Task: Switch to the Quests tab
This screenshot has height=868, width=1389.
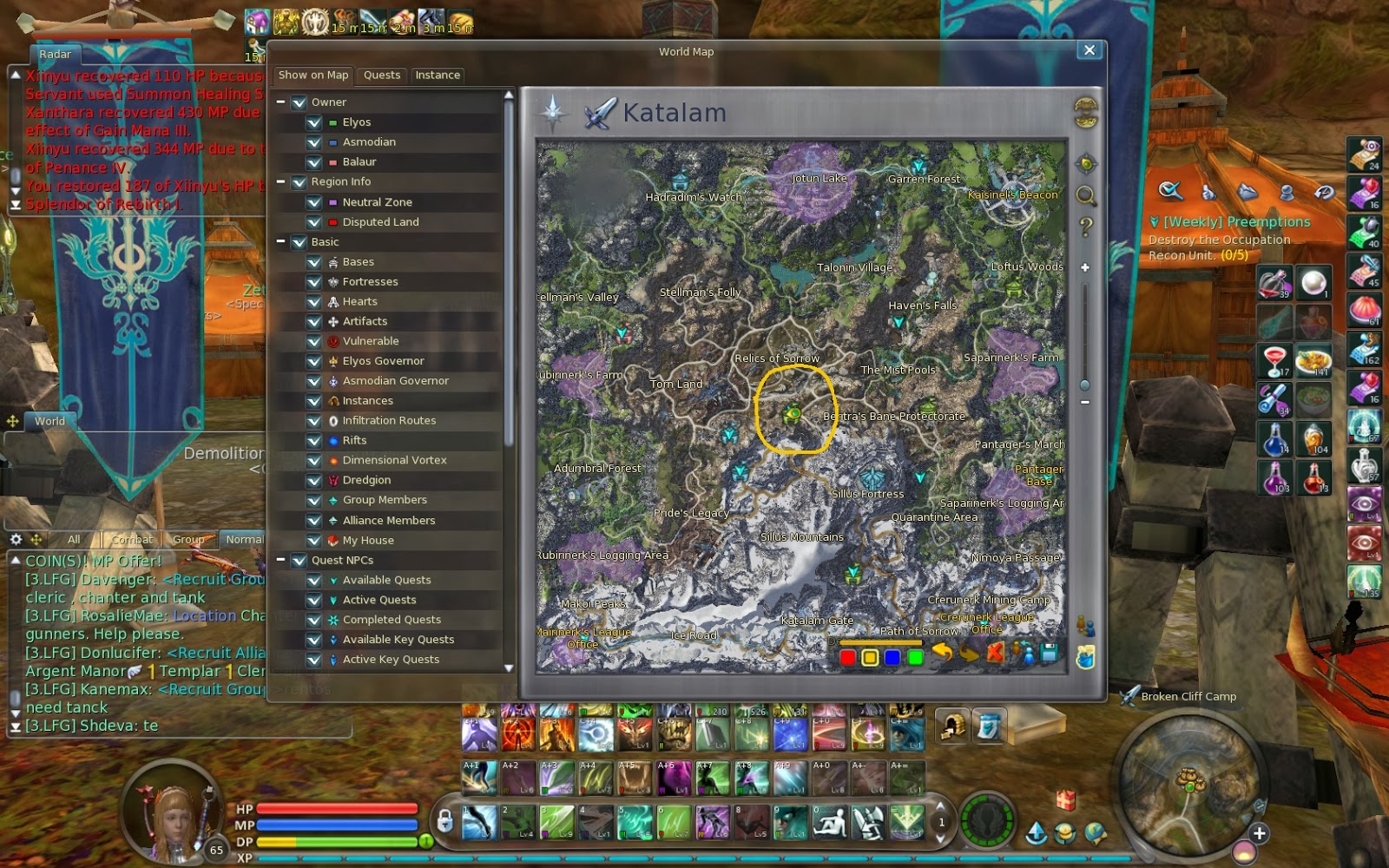Action: pyautogui.click(x=381, y=76)
